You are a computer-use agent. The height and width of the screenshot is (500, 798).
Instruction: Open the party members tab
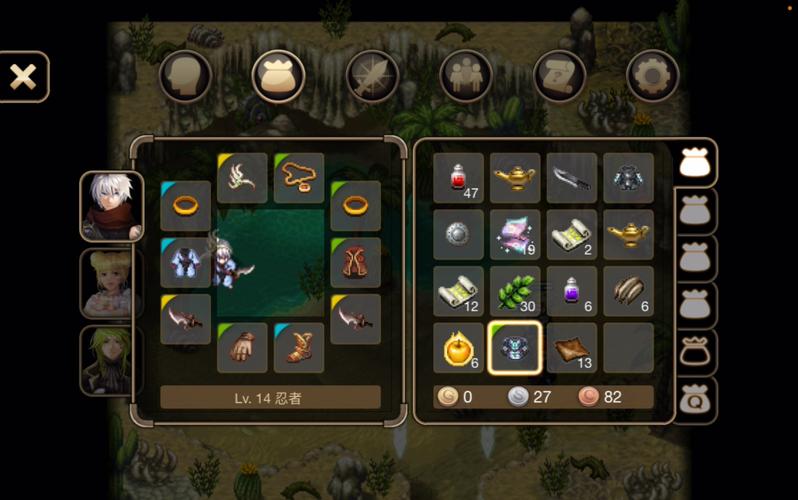pos(466,76)
